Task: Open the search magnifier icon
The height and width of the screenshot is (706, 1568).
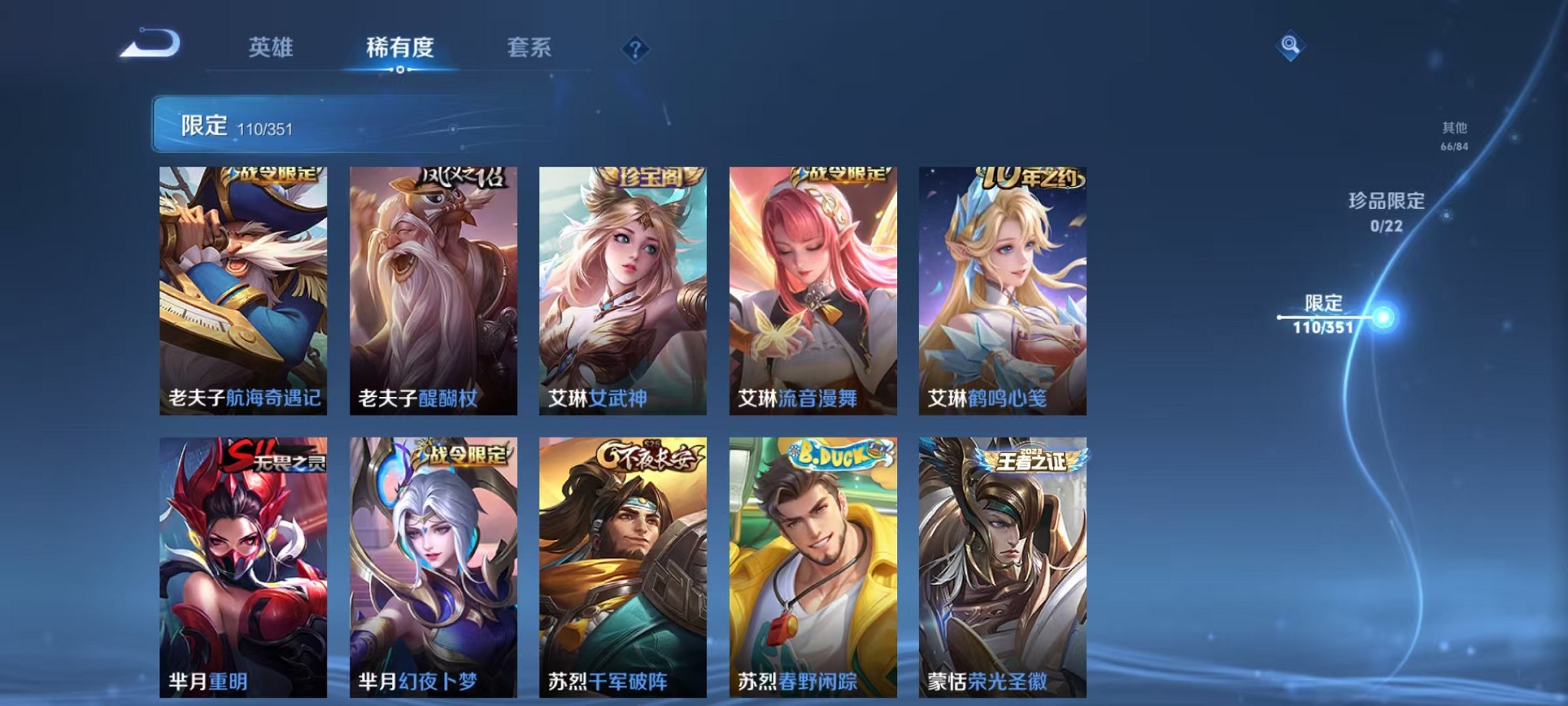Action: coord(1290,46)
